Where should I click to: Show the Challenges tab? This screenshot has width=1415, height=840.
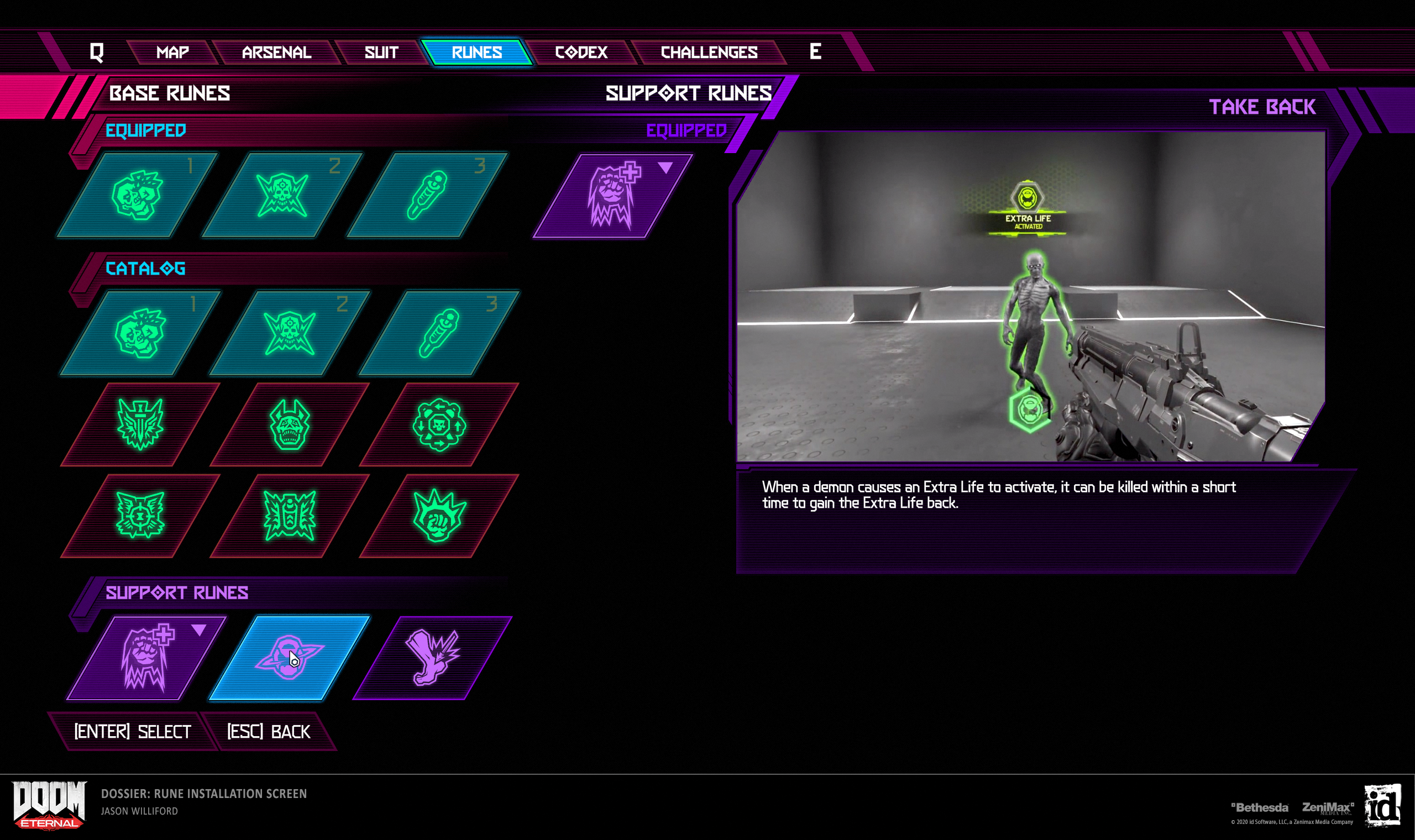click(x=709, y=53)
